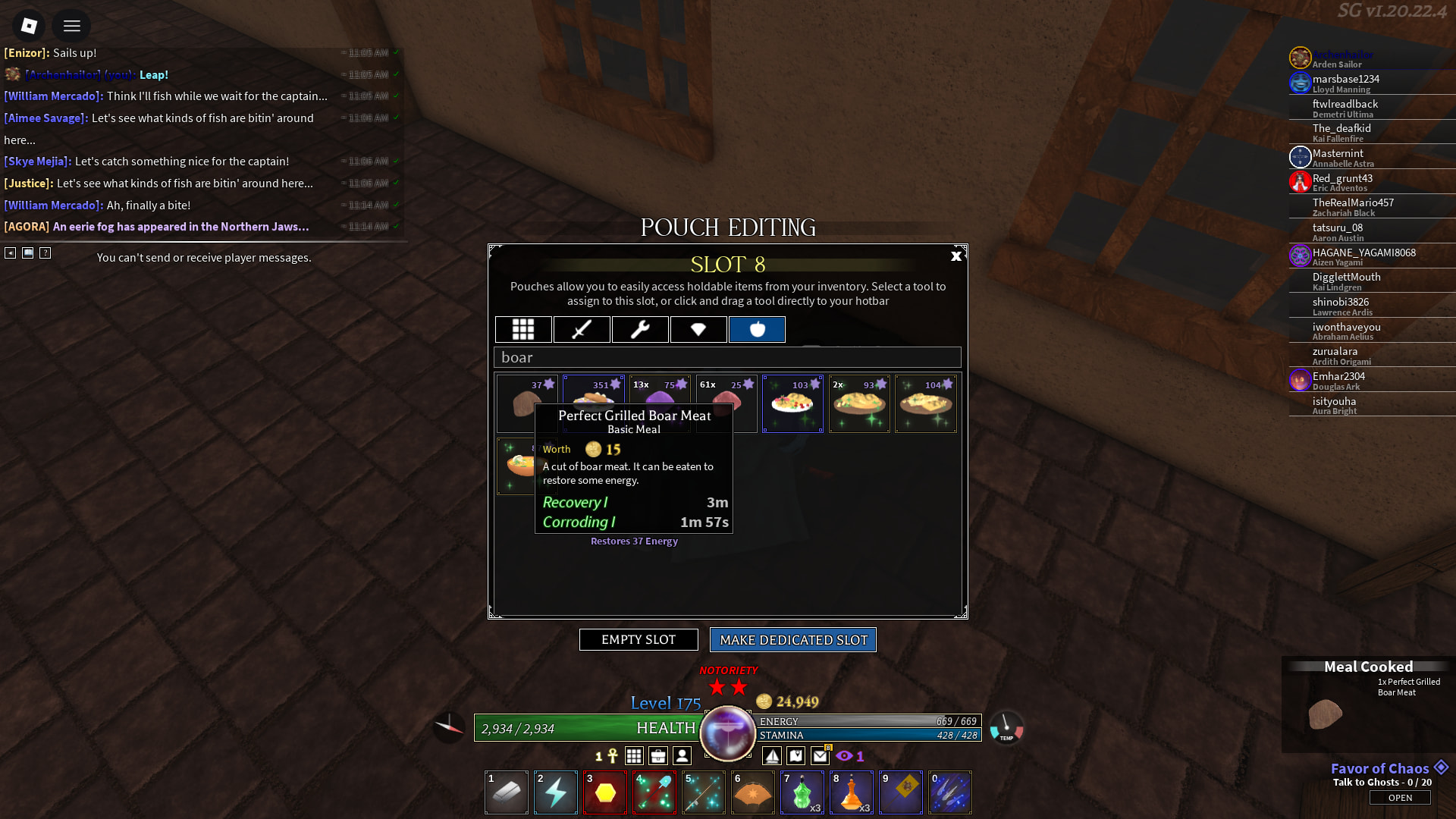Viewport: 1456px width, 819px height.
Task: Click the Empty Slot button
Action: [639, 640]
